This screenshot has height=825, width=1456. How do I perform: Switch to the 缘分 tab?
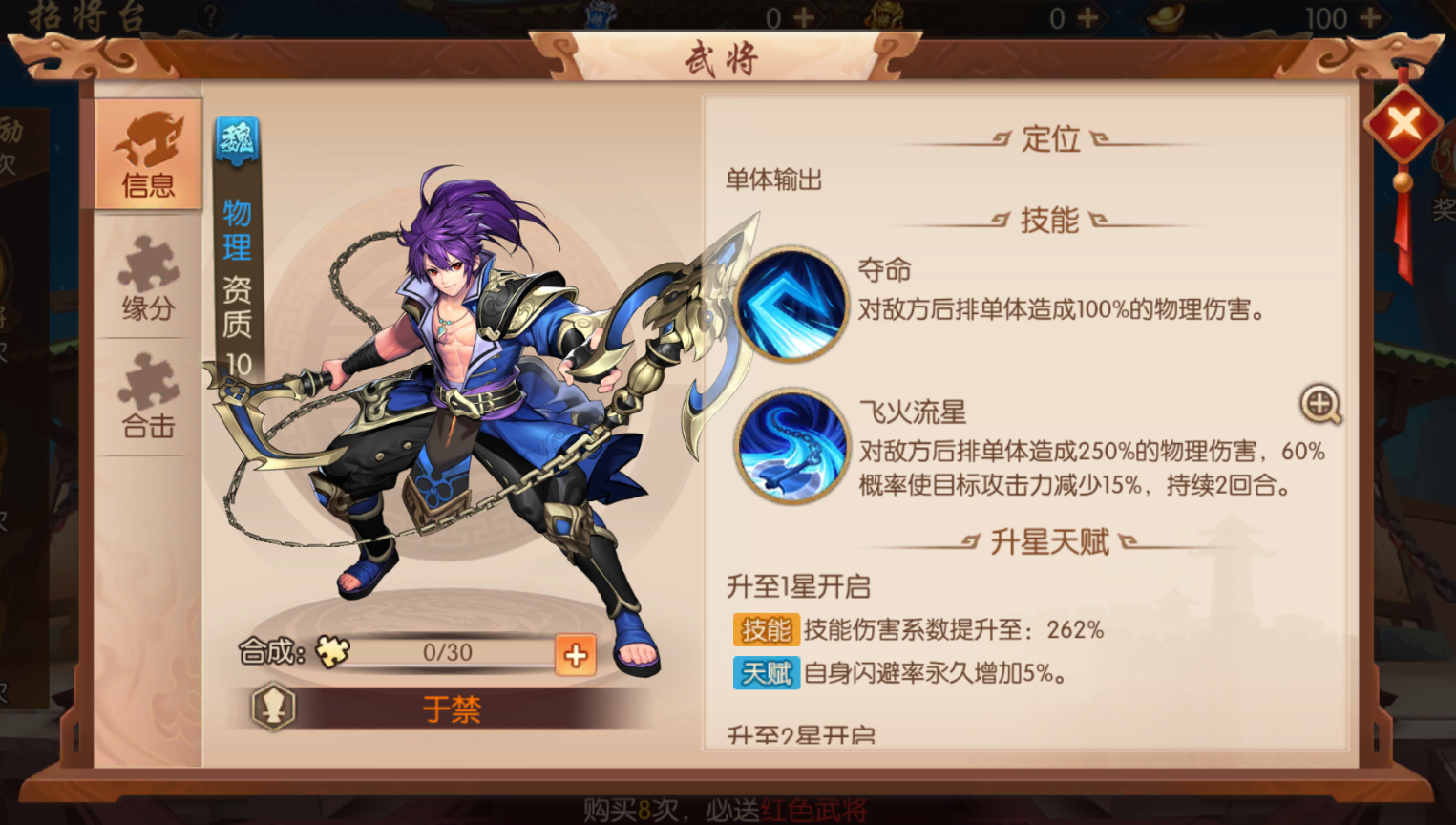coord(148,277)
